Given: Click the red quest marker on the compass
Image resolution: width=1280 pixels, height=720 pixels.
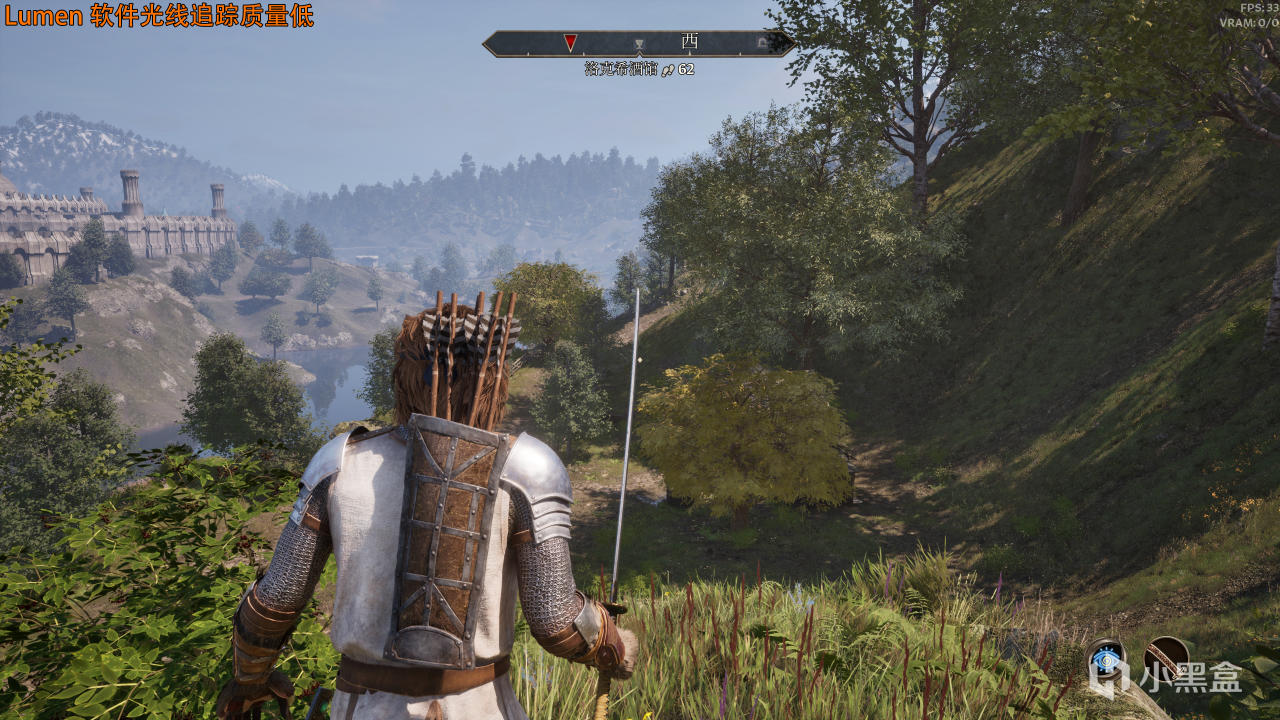Looking at the screenshot, I should point(570,42).
